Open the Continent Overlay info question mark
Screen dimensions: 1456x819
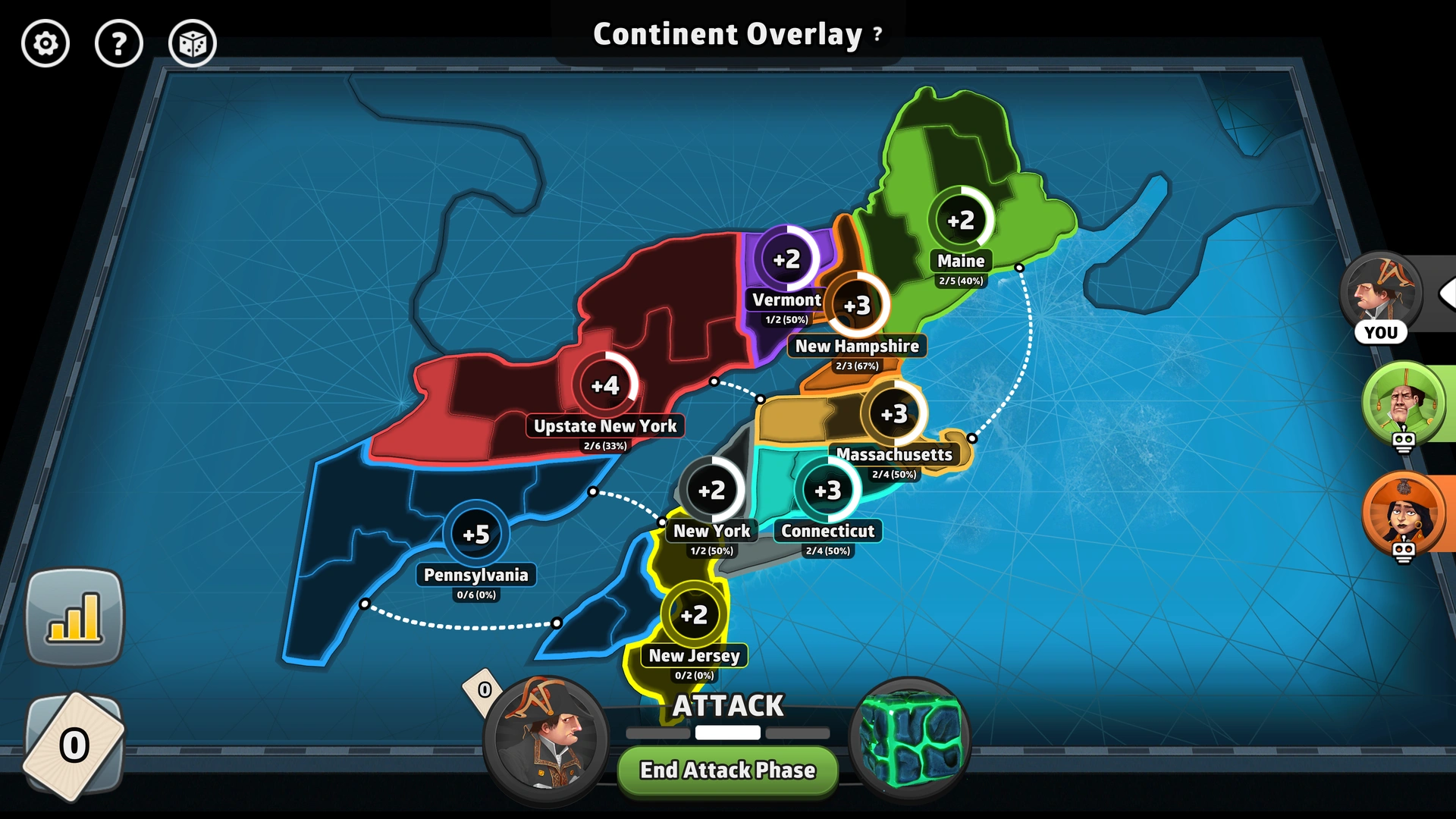click(876, 33)
